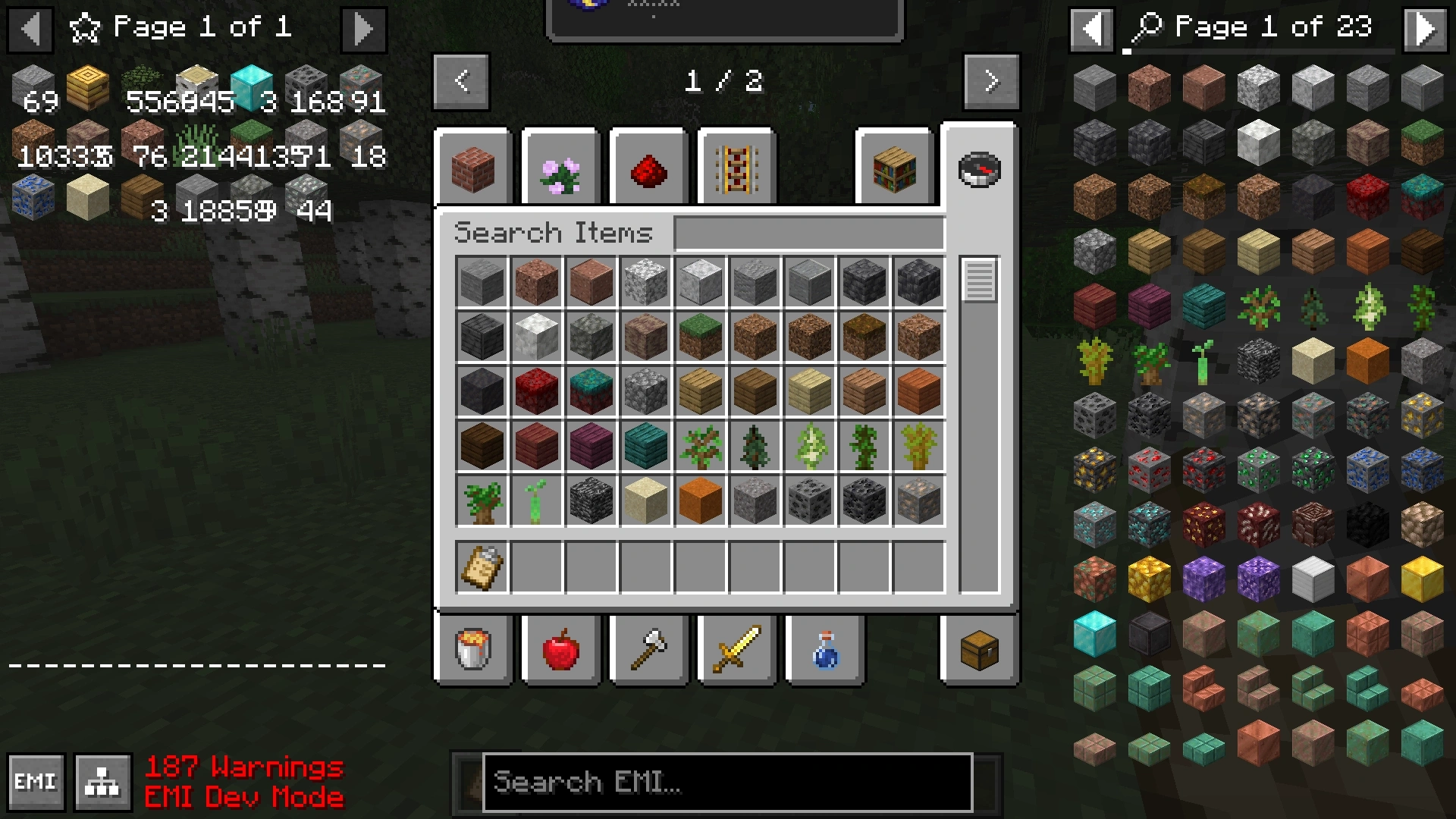
Task: Select the red apple food tab
Action: pos(561,650)
